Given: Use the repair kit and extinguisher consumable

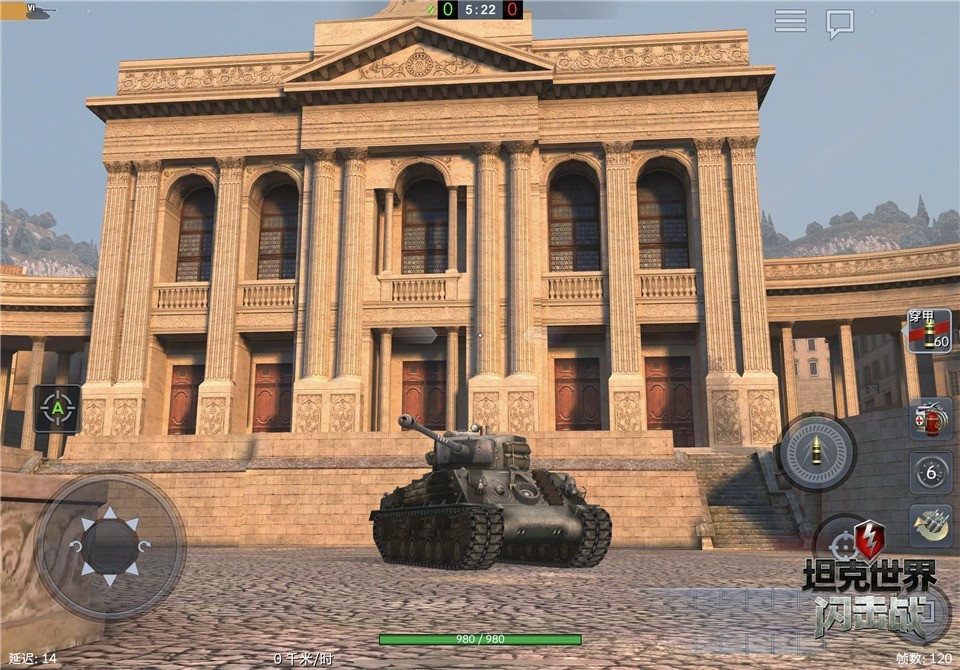Looking at the screenshot, I should coord(930,420).
